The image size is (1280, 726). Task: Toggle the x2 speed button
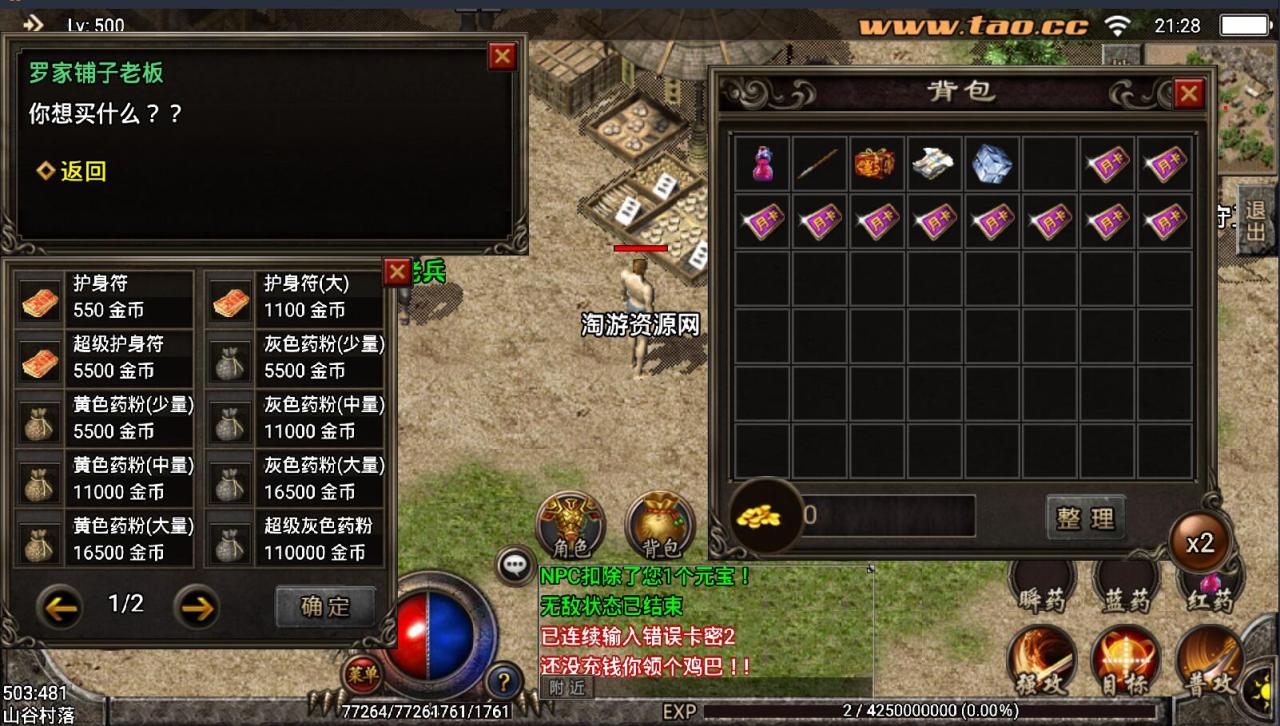(1199, 543)
